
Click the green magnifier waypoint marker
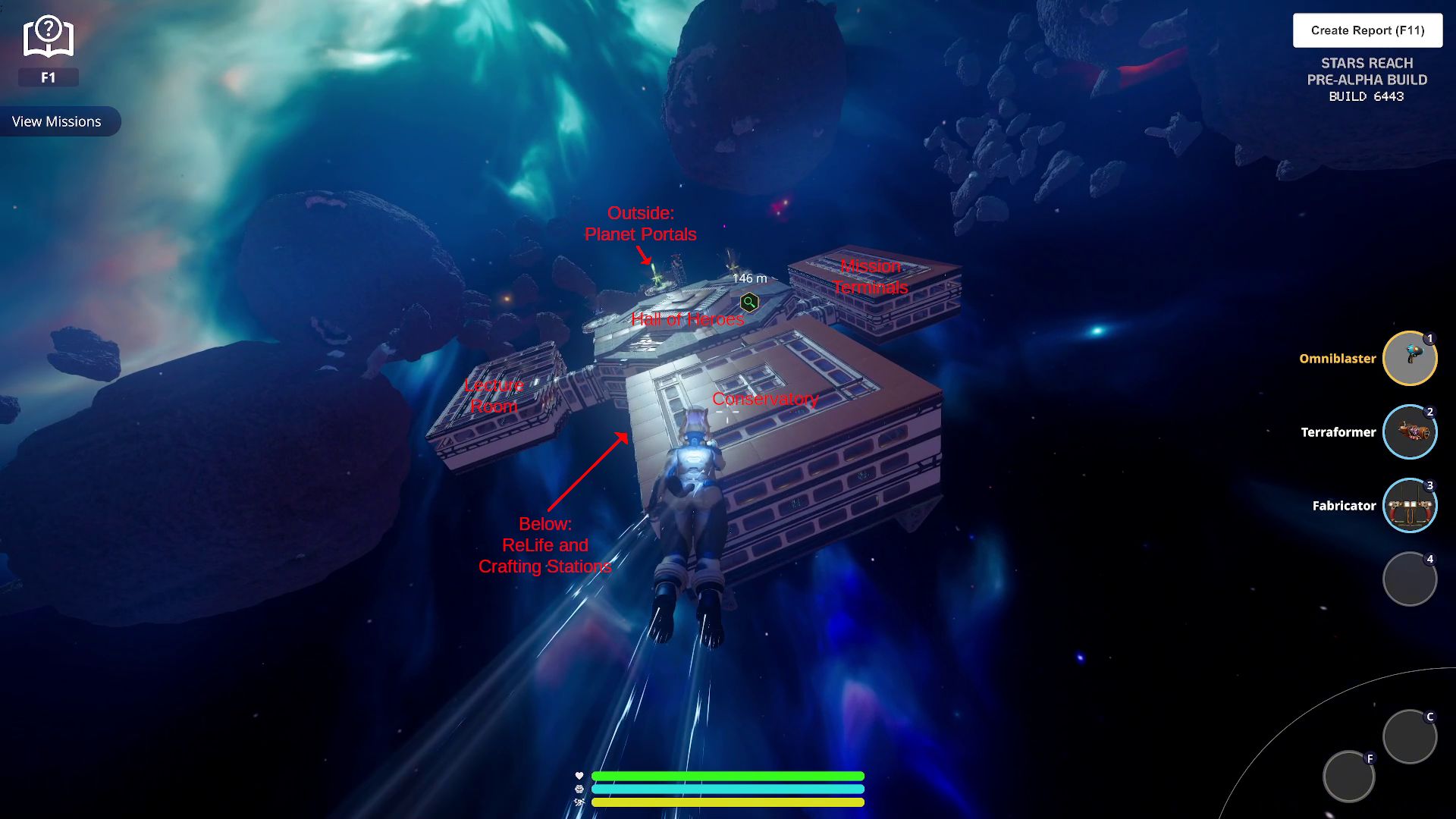click(749, 303)
